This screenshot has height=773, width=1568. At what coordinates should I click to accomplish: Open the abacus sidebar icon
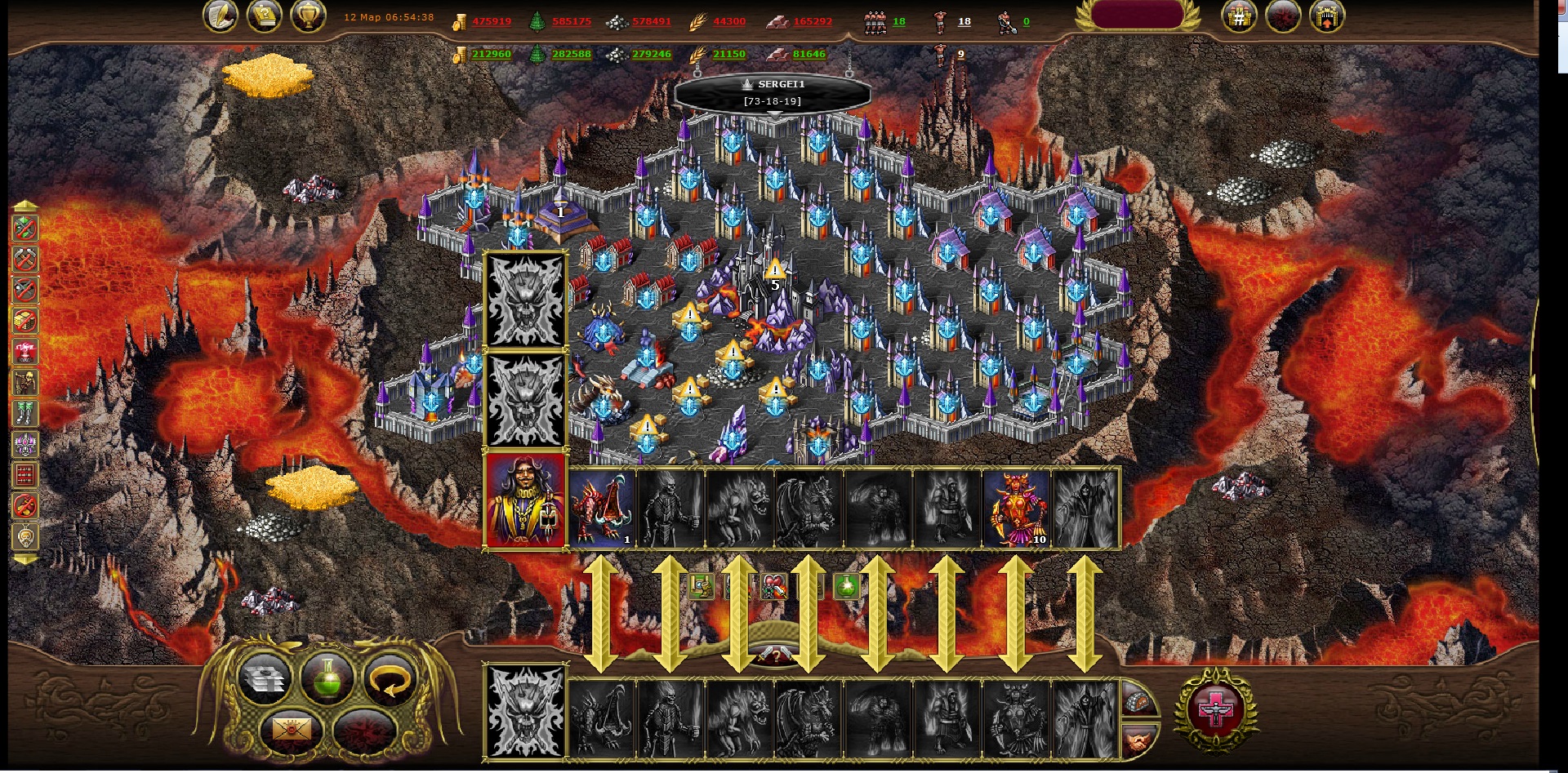coord(25,475)
